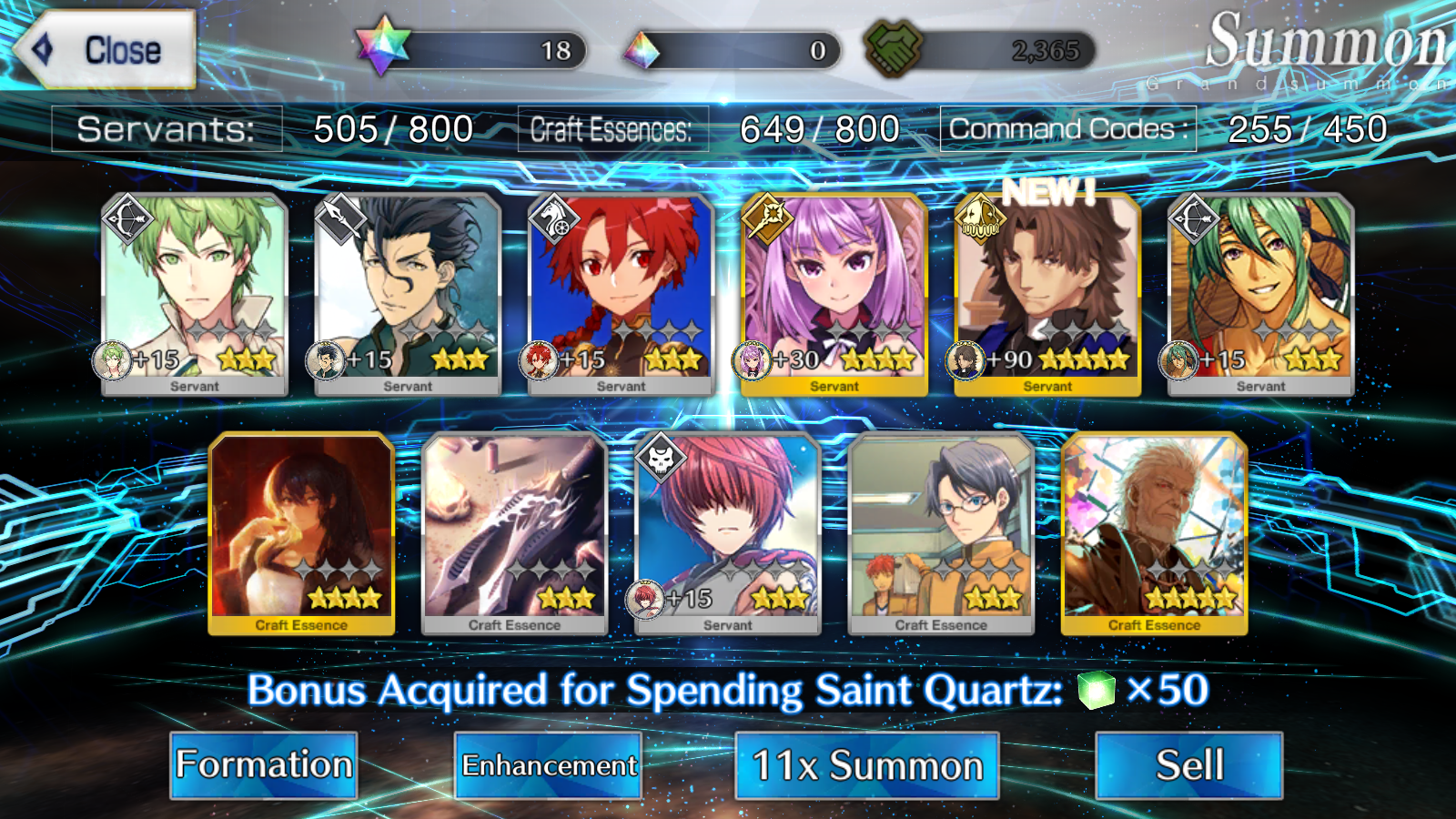Open the NEW five-star servant card

point(1047,293)
